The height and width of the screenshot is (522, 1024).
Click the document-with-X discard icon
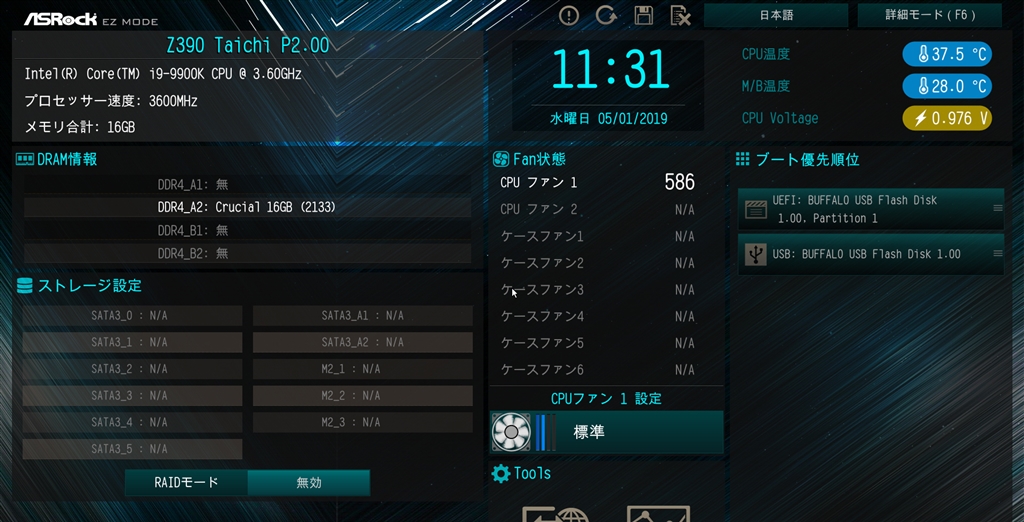click(680, 15)
